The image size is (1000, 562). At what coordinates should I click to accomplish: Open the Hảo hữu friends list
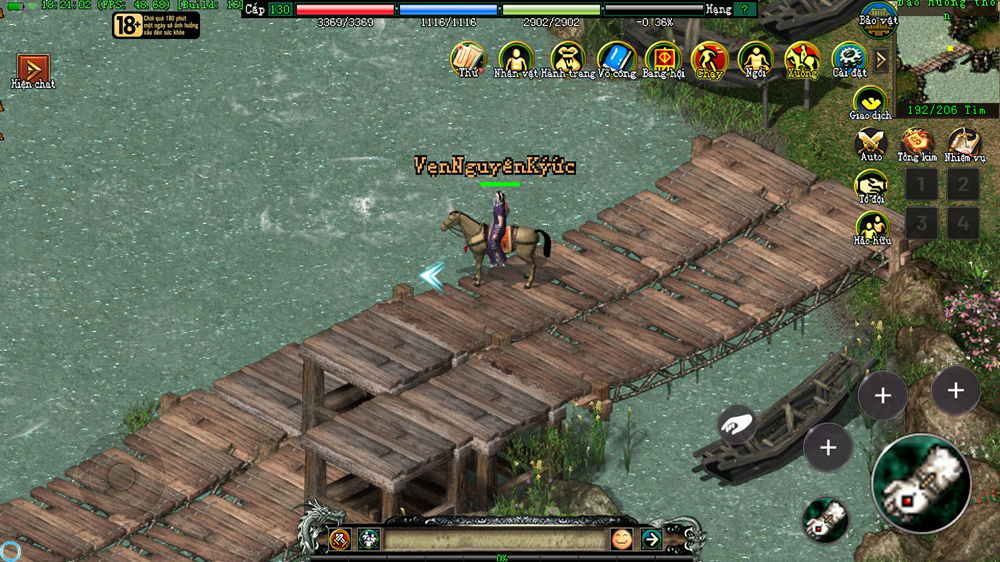coord(871,227)
